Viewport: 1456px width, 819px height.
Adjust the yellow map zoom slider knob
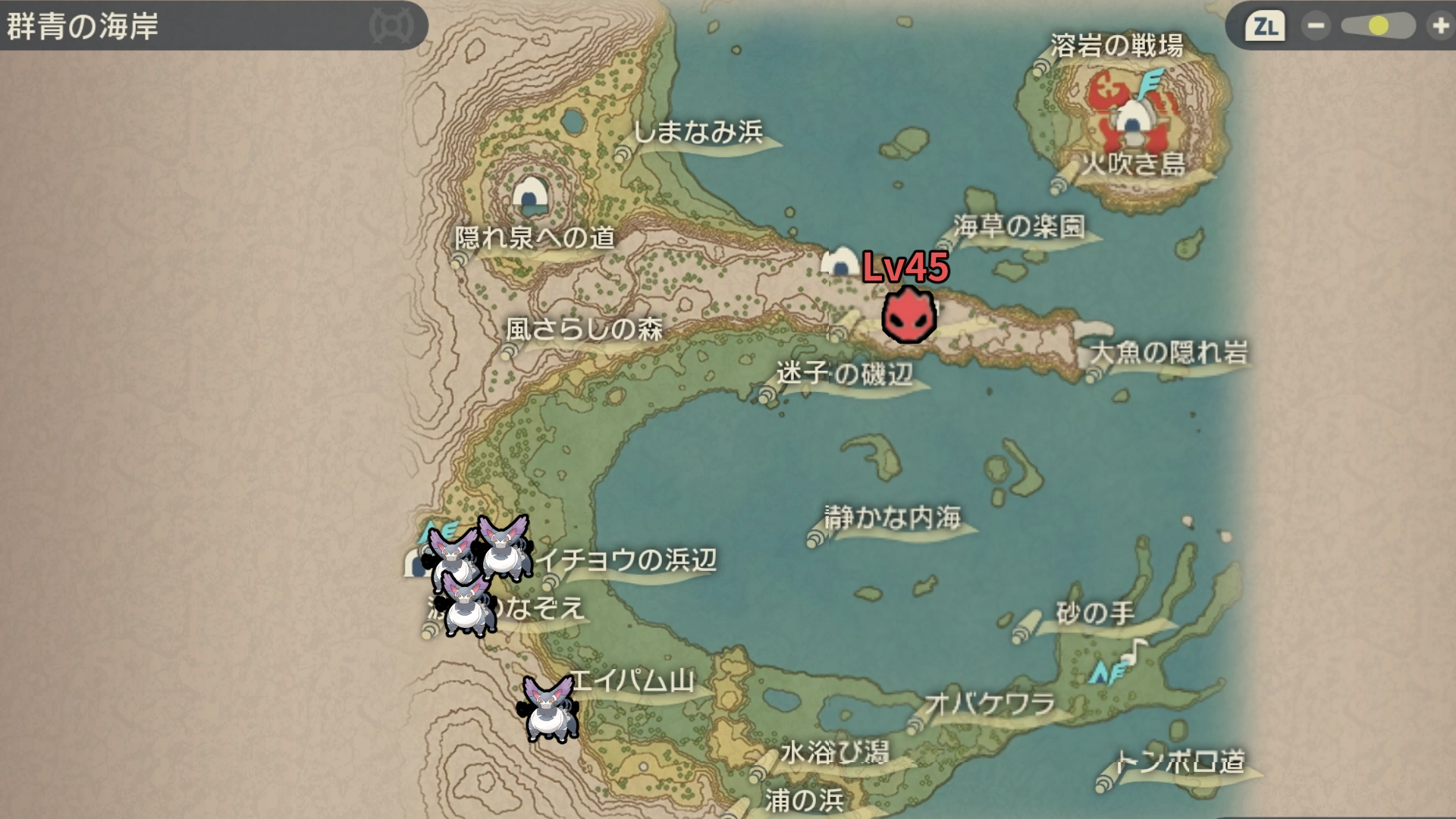1379,27
